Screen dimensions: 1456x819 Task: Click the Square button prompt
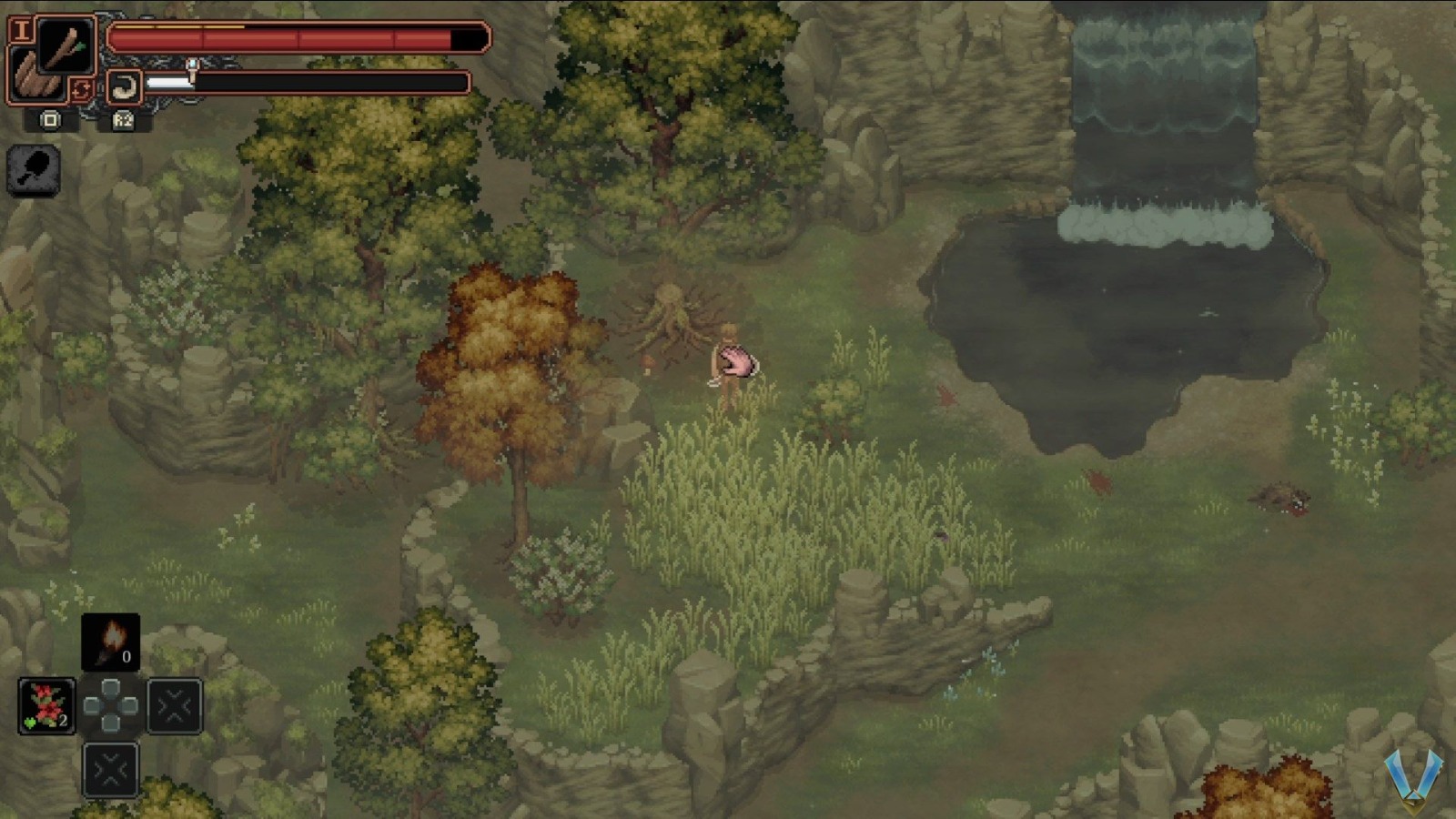point(51,120)
